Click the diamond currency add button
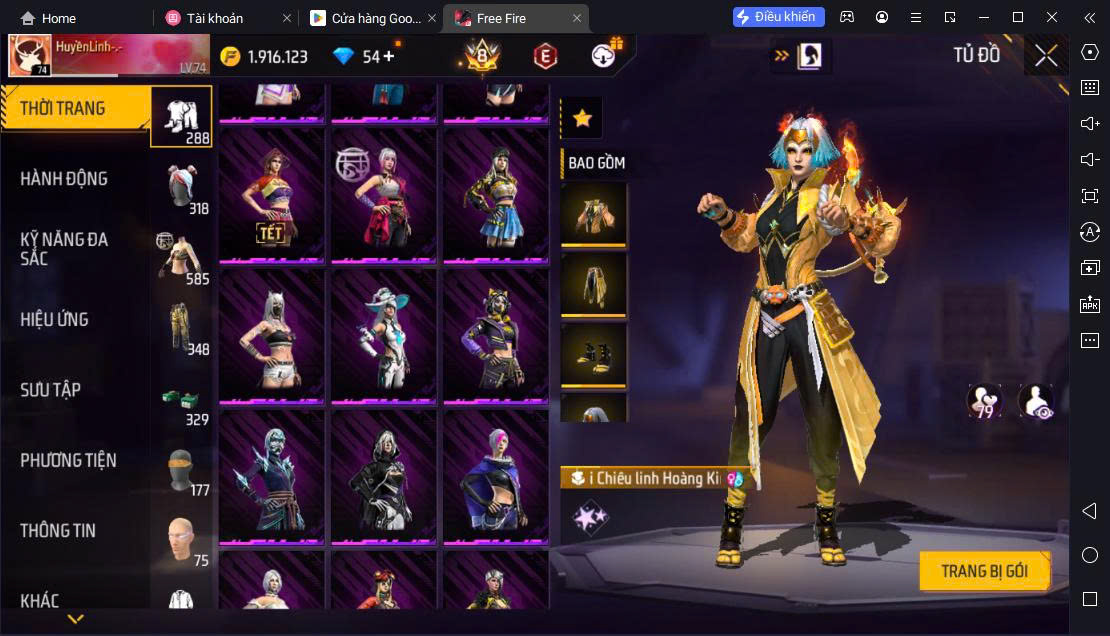This screenshot has width=1110, height=636. click(x=389, y=56)
